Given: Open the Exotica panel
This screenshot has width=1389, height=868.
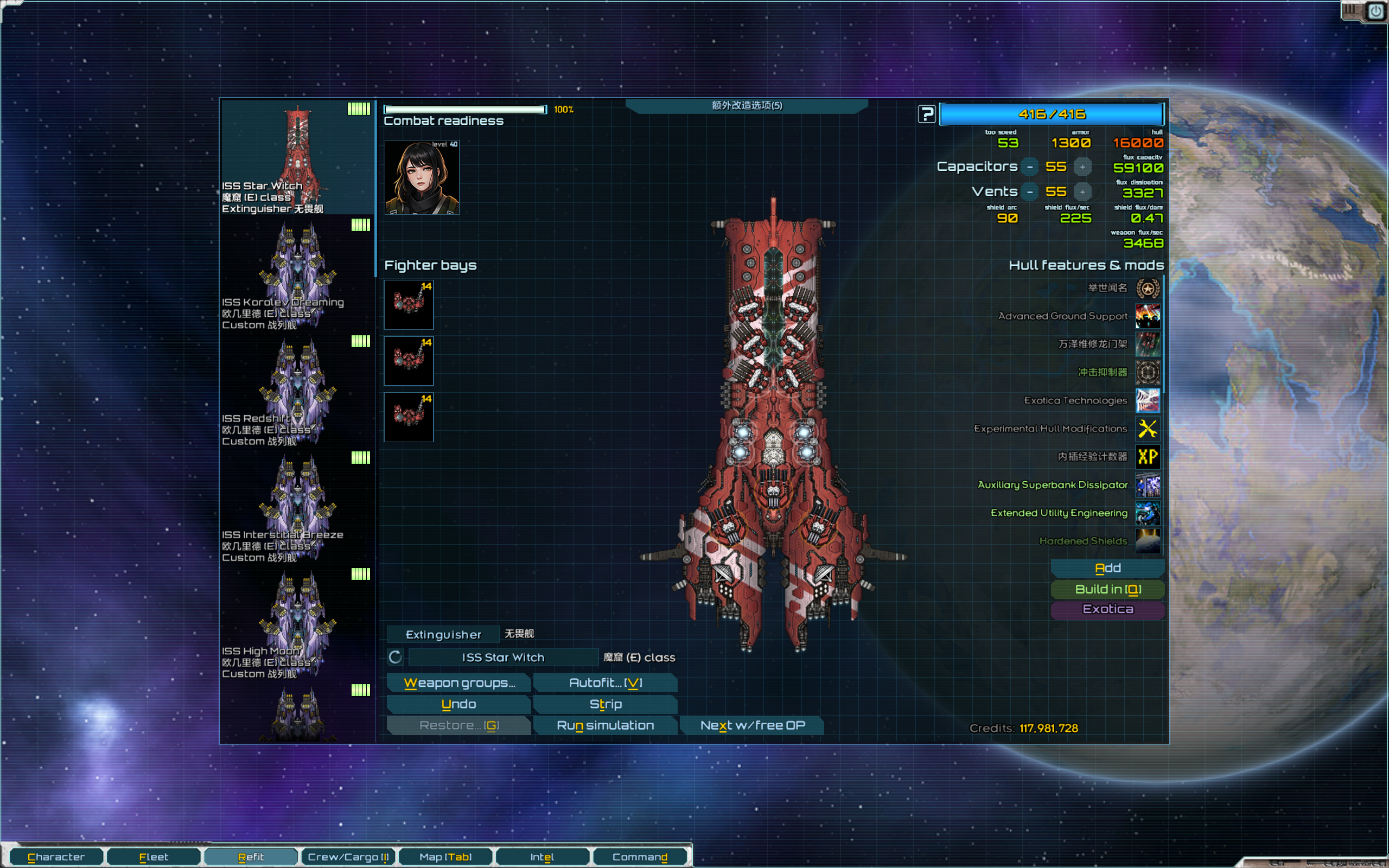Looking at the screenshot, I should pyautogui.click(x=1107, y=609).
